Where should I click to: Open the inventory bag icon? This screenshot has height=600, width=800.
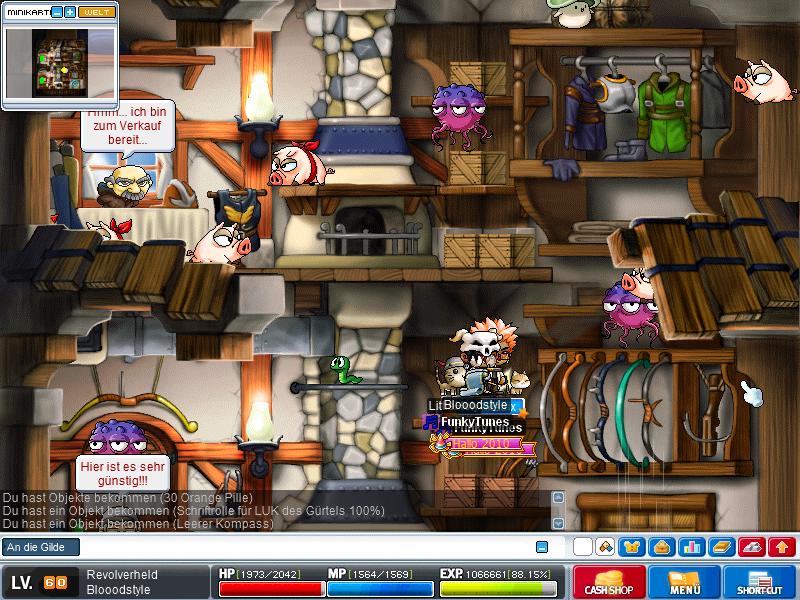click(x=661, y=547)
